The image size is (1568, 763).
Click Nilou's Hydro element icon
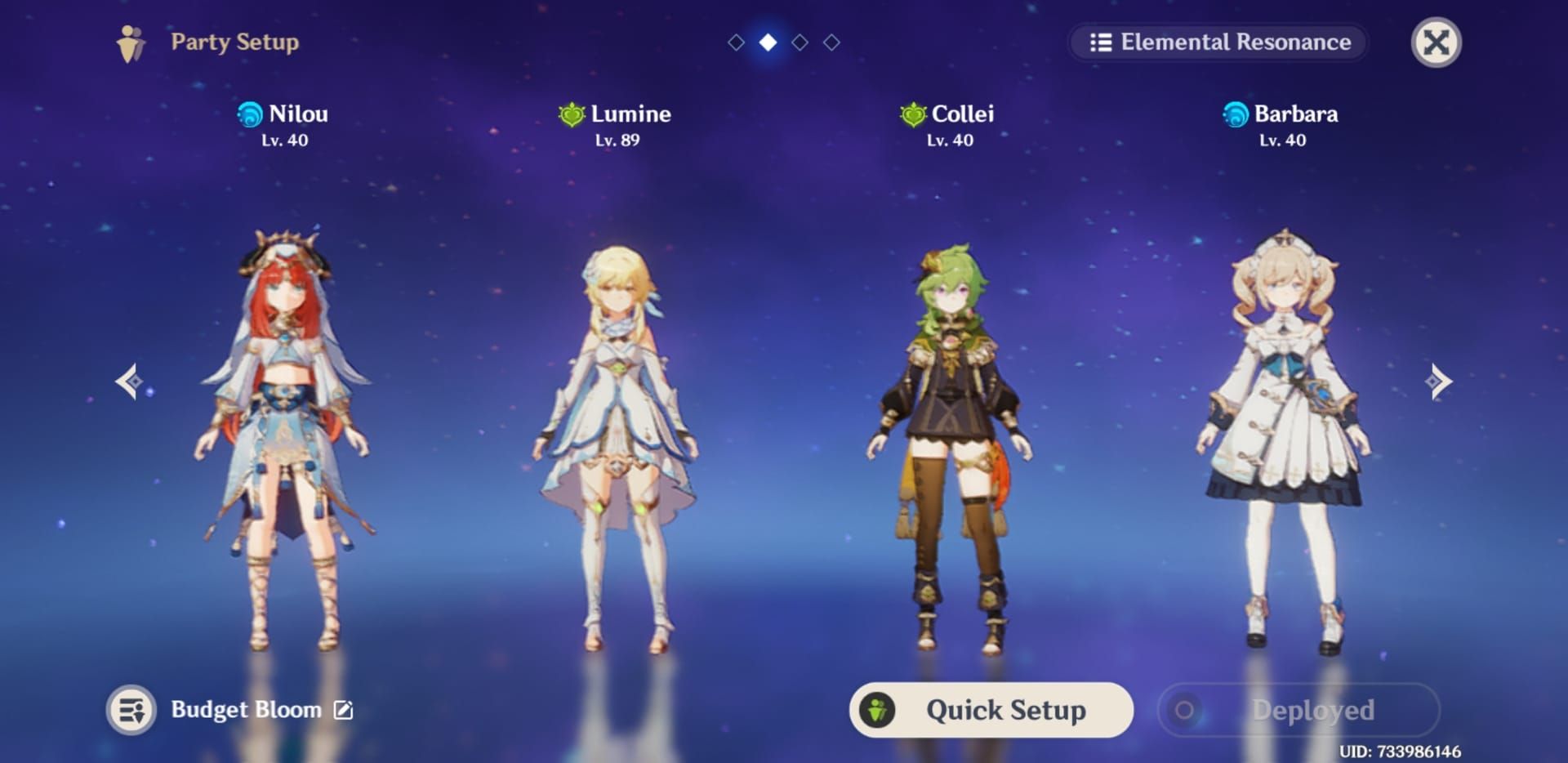[x=249, y=114]
